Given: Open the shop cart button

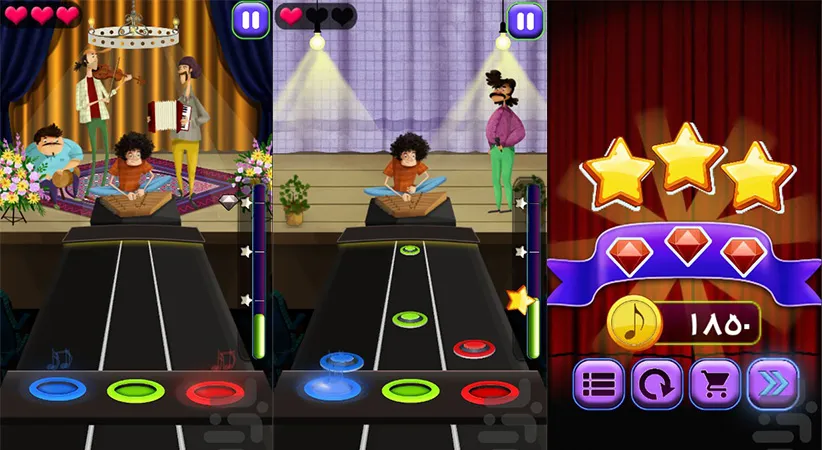Looking at the screenshot, I should (715, 383).
